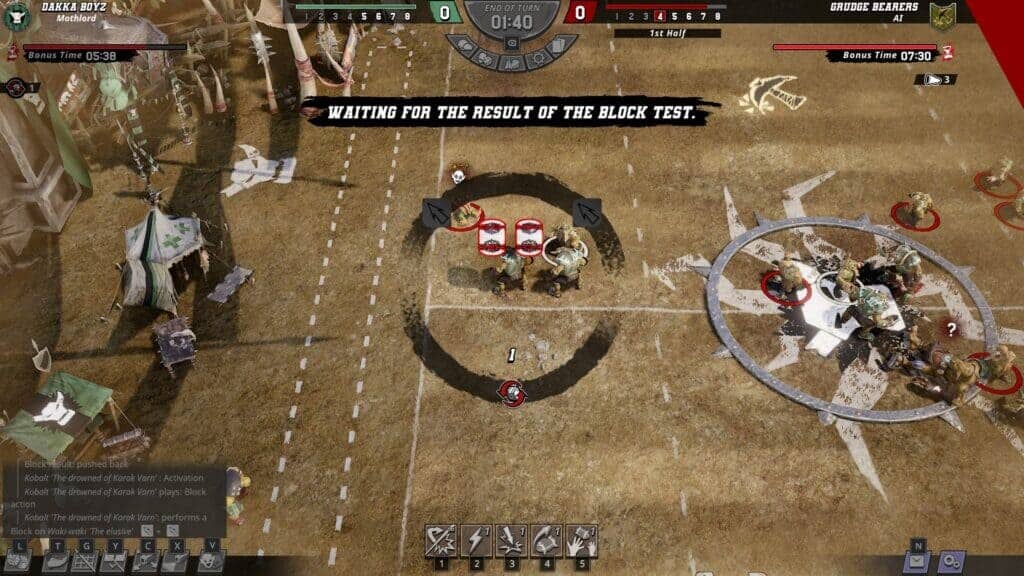Image resolution: width=1024 pixels, height=576 pixels.
Task: Open the gear settings icon under the timer
Action: pyautogui.click(x=538, y=59)
